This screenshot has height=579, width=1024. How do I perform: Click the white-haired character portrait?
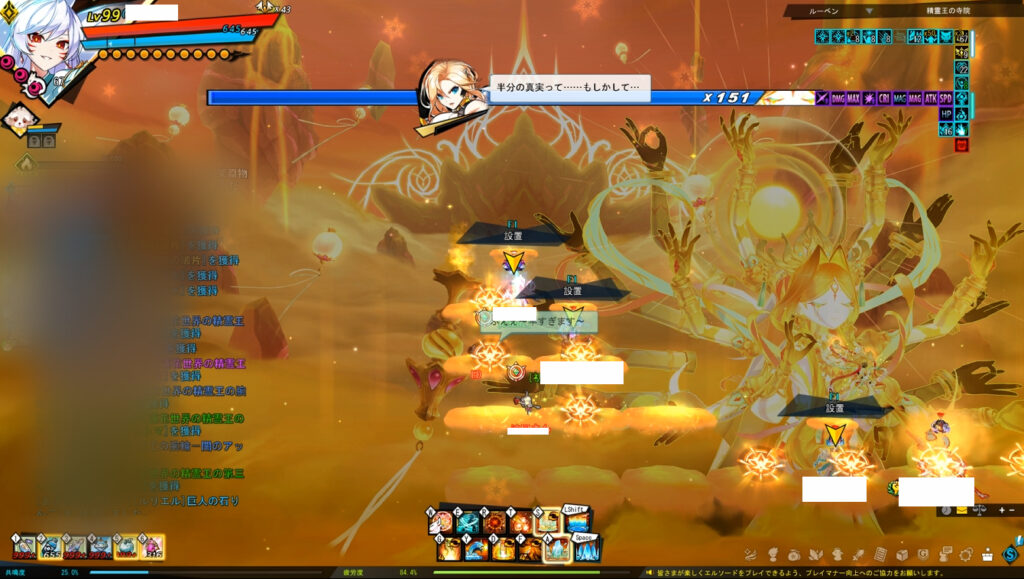point(40,42)
